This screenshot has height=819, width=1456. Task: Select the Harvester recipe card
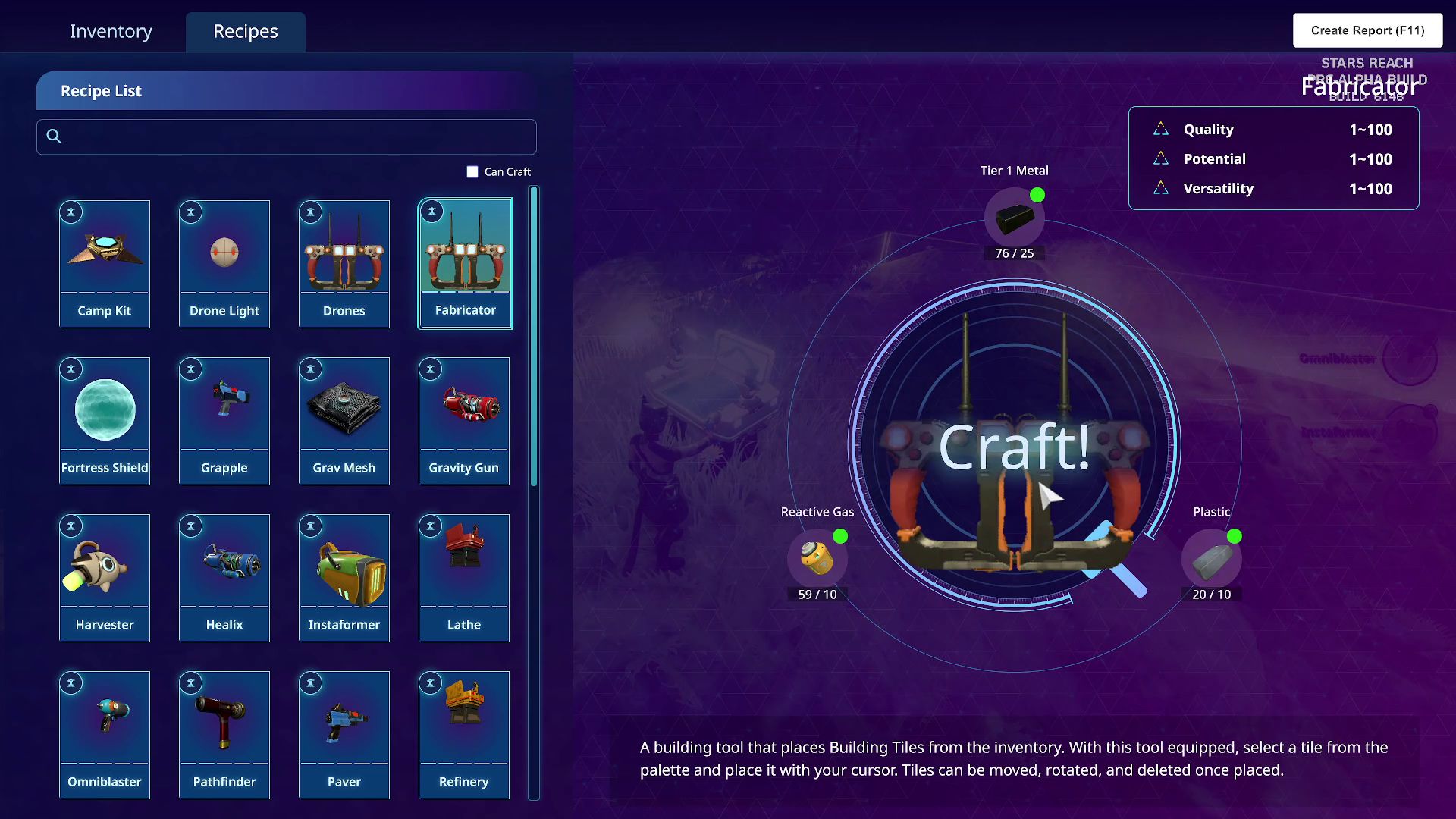(105, 578)
